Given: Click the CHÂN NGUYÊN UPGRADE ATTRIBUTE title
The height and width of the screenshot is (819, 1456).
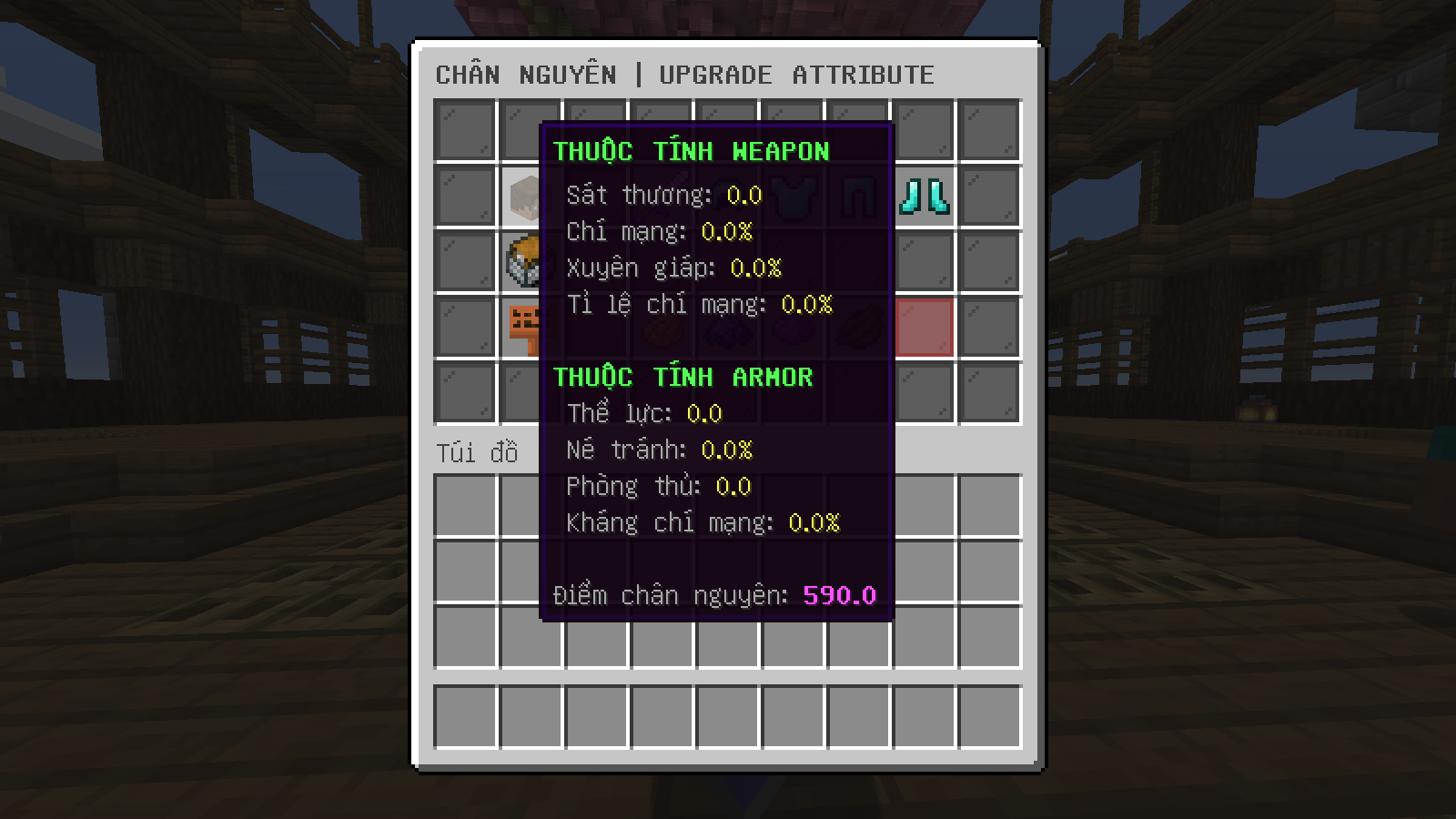Looking at the screenshot, I should [x=686, y=75].
